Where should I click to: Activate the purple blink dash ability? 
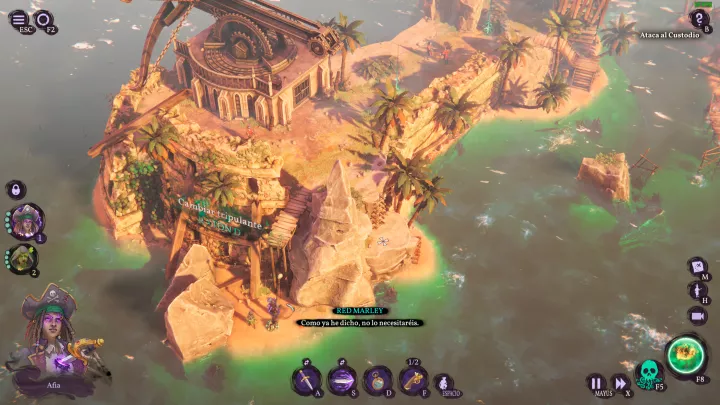point(342,379)
